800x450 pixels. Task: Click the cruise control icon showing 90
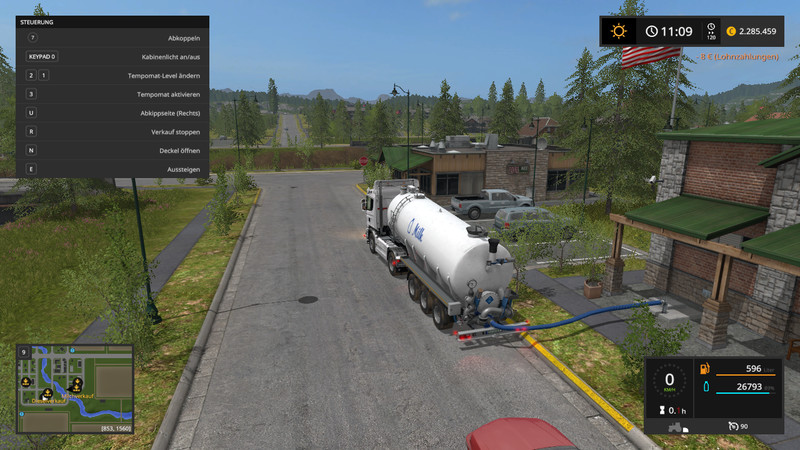(733, 425)
